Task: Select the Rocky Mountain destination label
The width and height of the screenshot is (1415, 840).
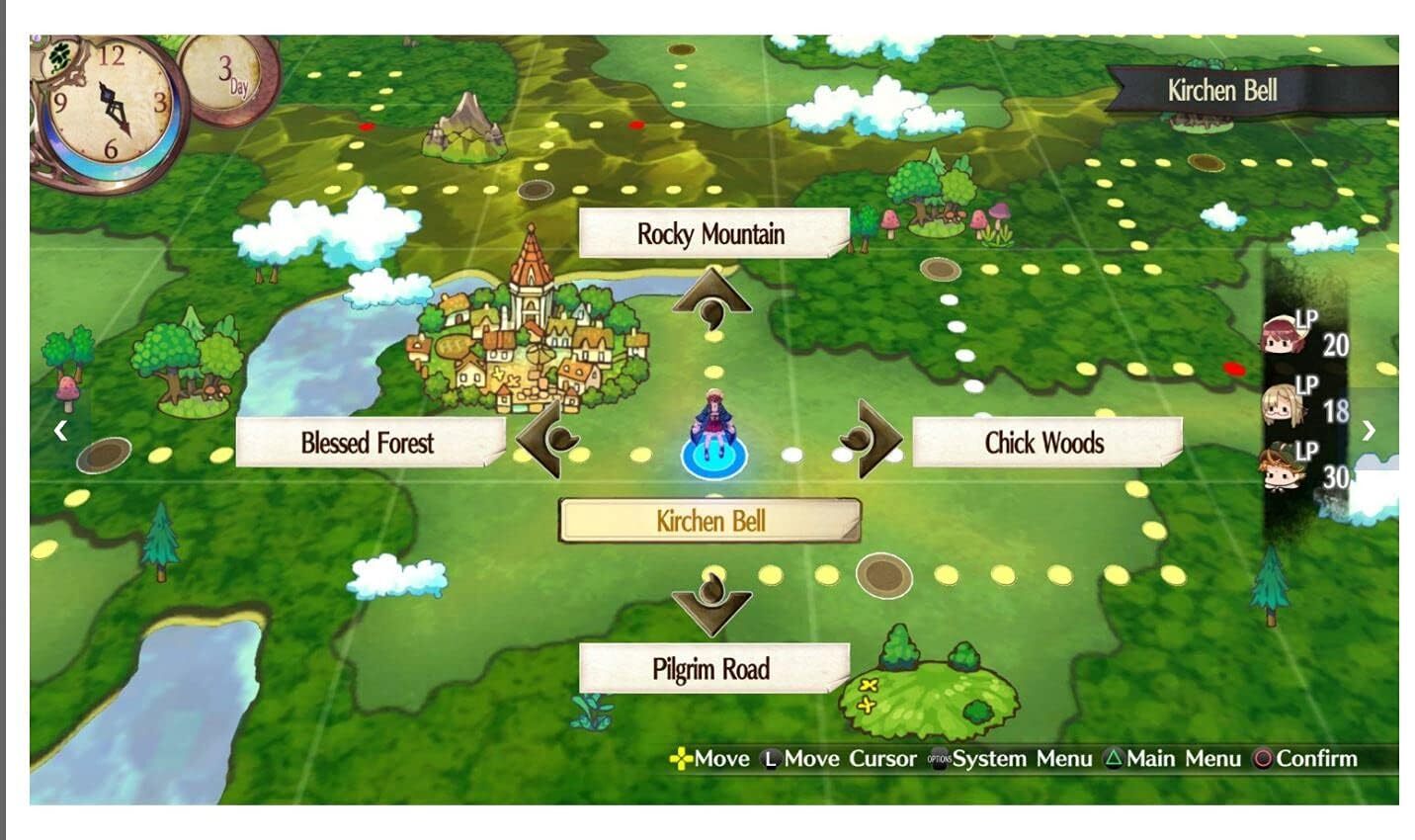Action: coord(711,234)
